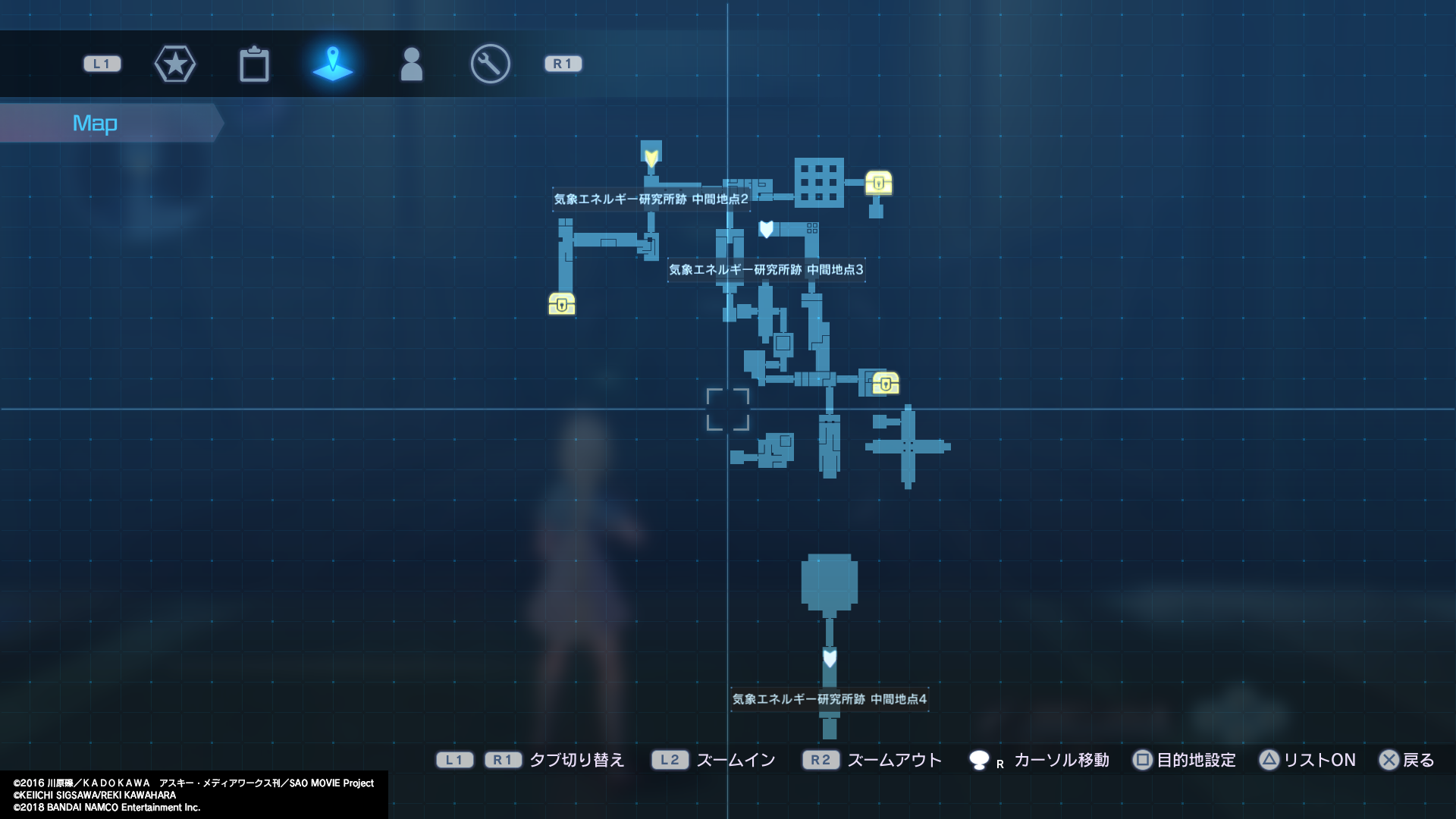Viewport: 1456px width, 819px height.
Task: Select the Map pin tab icon
Action: (334, 64)
